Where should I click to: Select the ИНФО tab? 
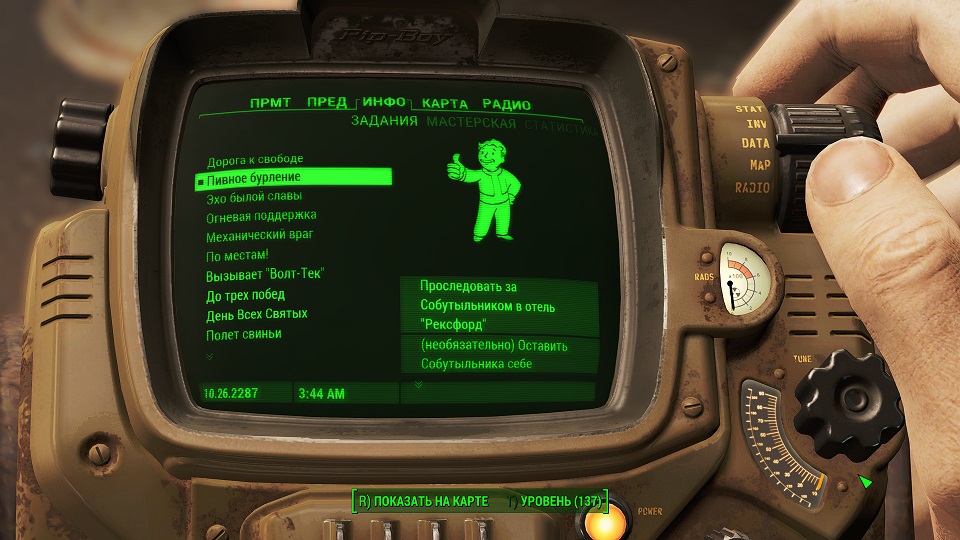[x=384, y=103]
